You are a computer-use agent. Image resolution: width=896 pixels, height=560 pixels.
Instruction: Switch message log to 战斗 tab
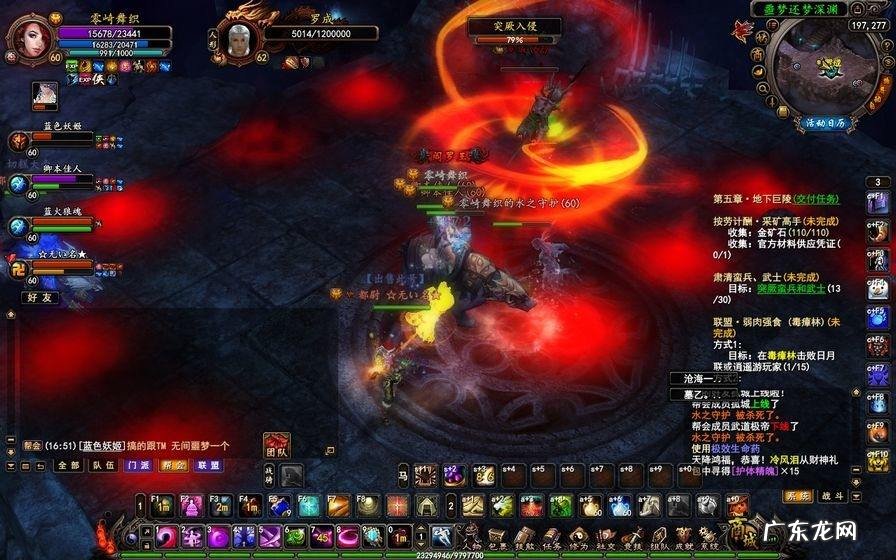833,496
